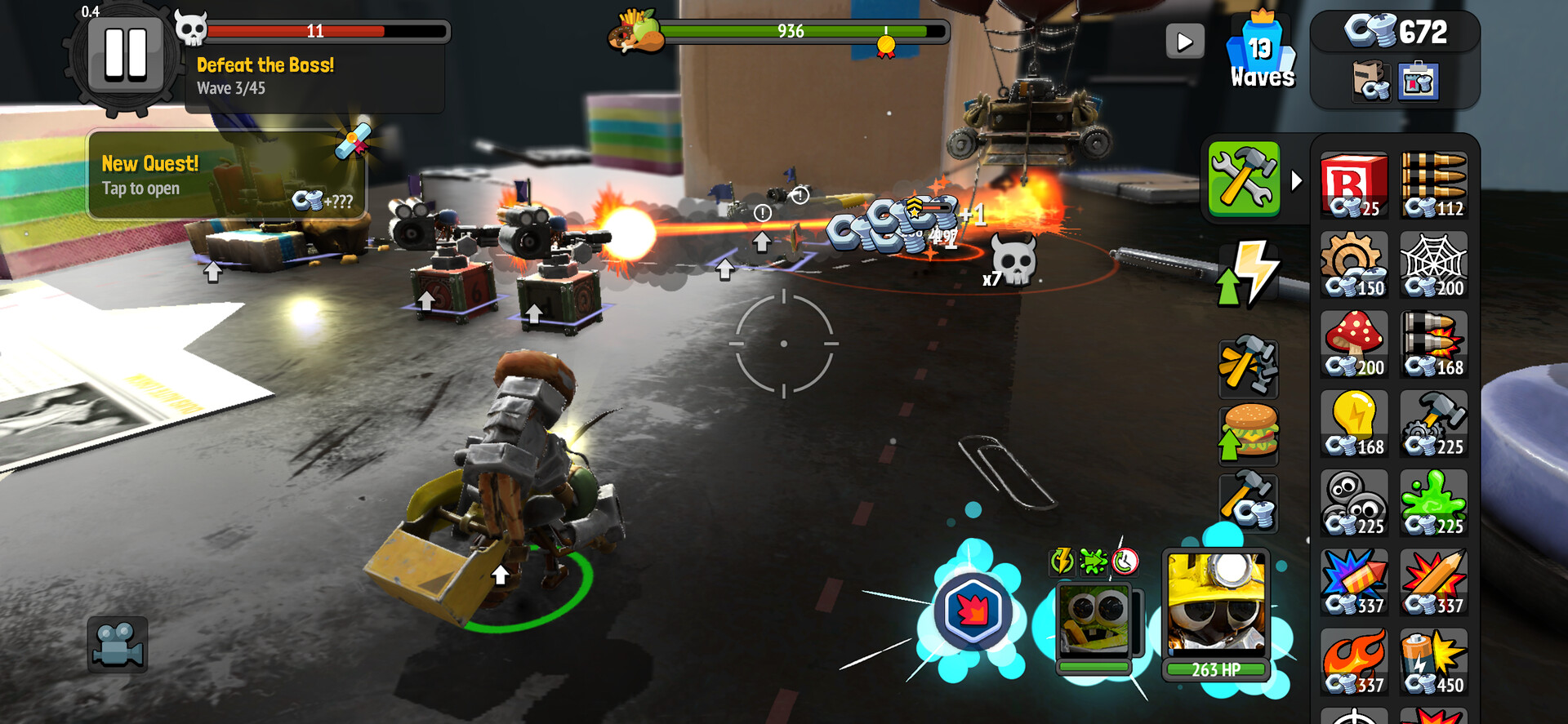This screenshot has width=1568, height=724.
Task: Select the red B block item for 25
Action: 1355,186
